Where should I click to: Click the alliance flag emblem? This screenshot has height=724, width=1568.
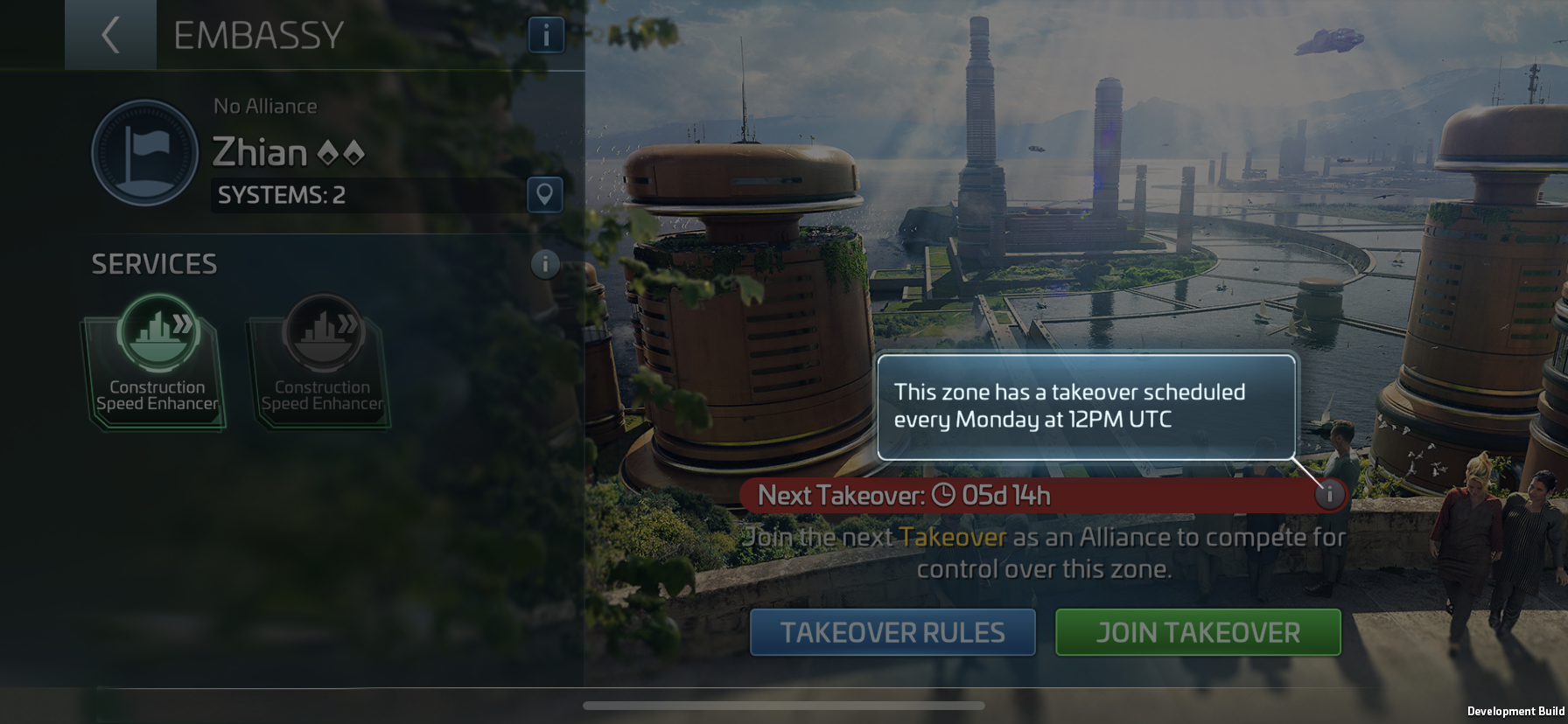144,153
